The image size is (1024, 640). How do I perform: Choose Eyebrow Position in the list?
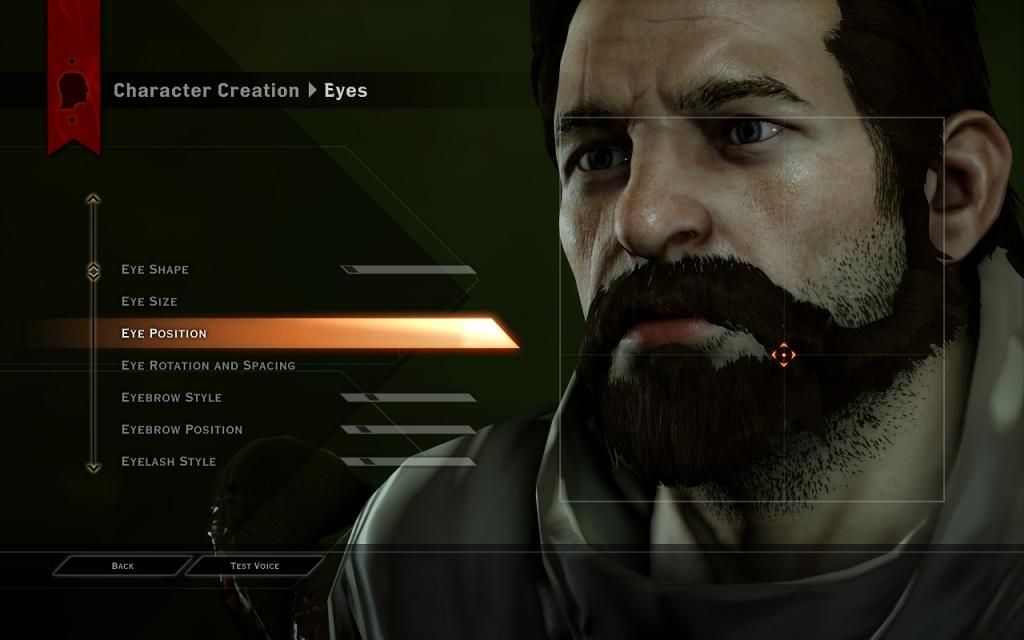pyautogui.click(x=182, y=430)
